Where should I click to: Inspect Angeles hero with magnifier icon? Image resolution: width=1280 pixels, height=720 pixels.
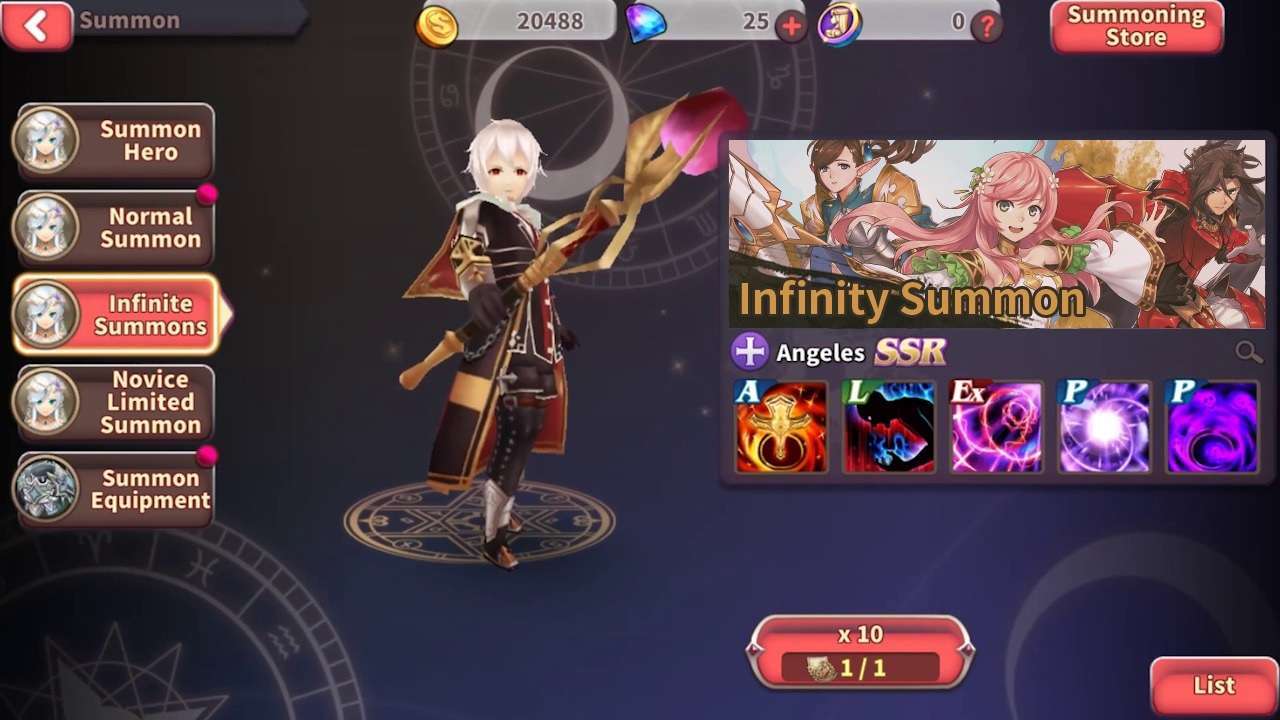coord(1248,351)
